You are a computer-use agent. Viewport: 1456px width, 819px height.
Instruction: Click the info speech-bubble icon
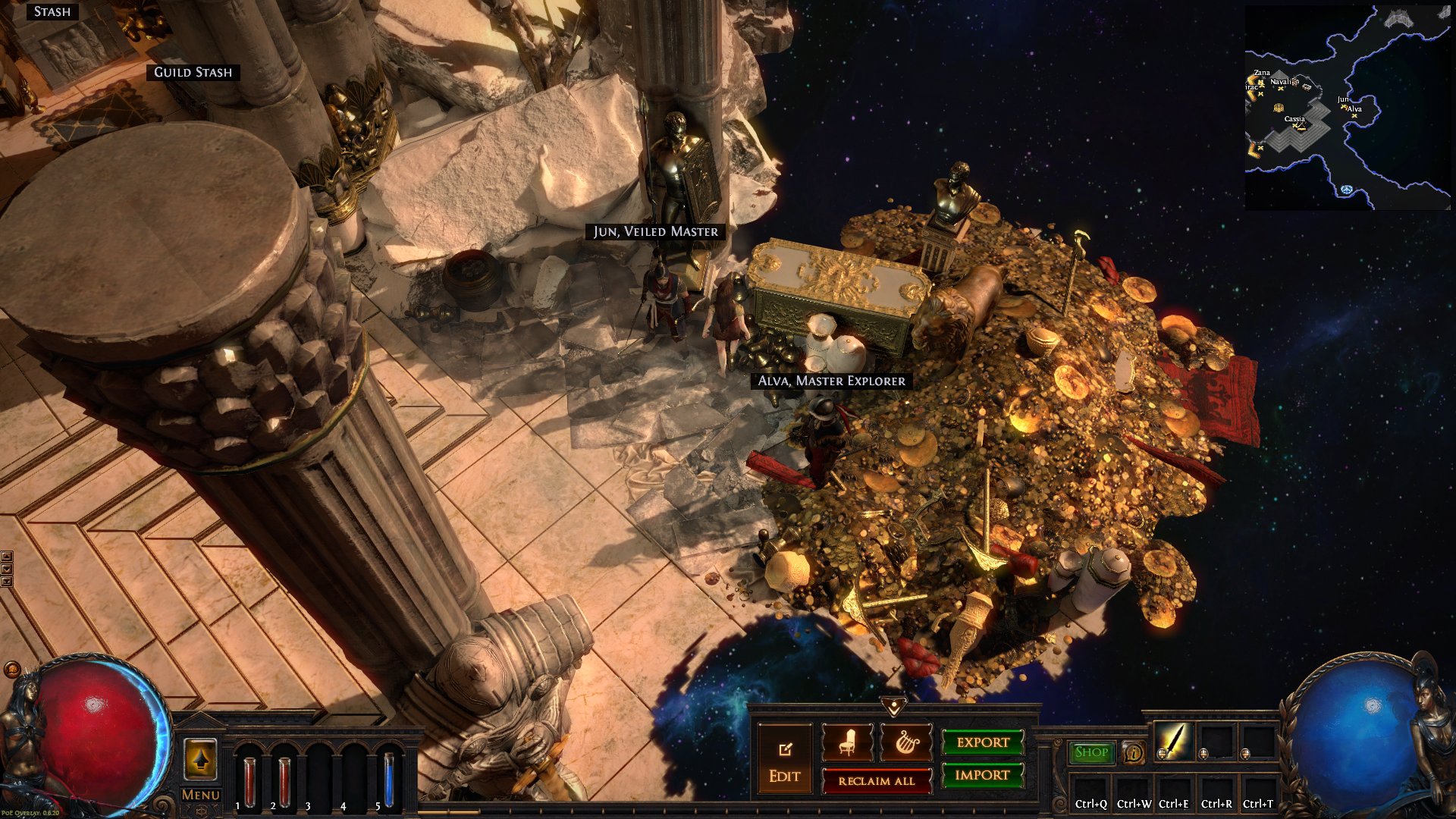tap(1134, 753)
